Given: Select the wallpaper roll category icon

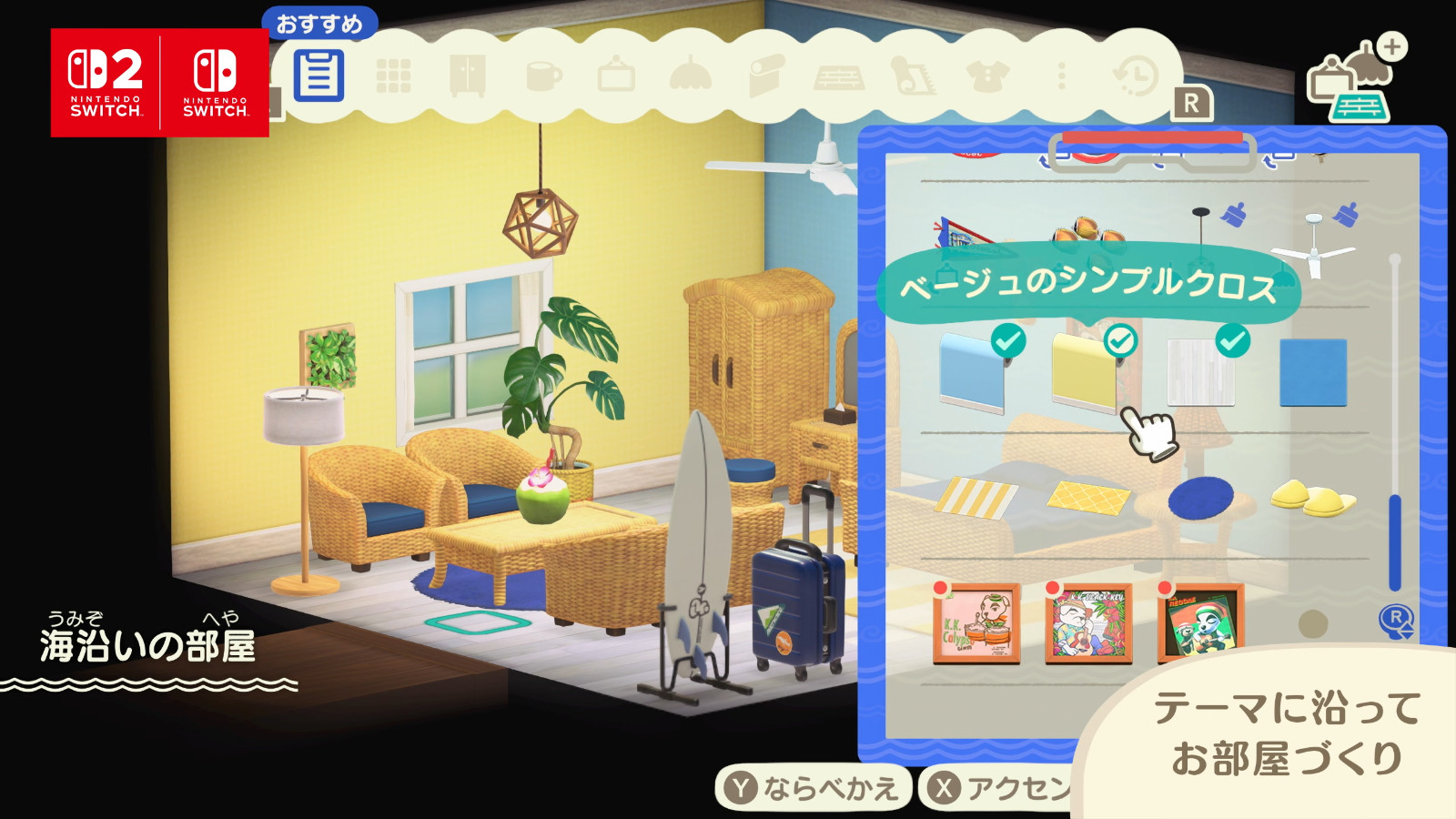Looking at the screenshot, I should click(768, 77).
